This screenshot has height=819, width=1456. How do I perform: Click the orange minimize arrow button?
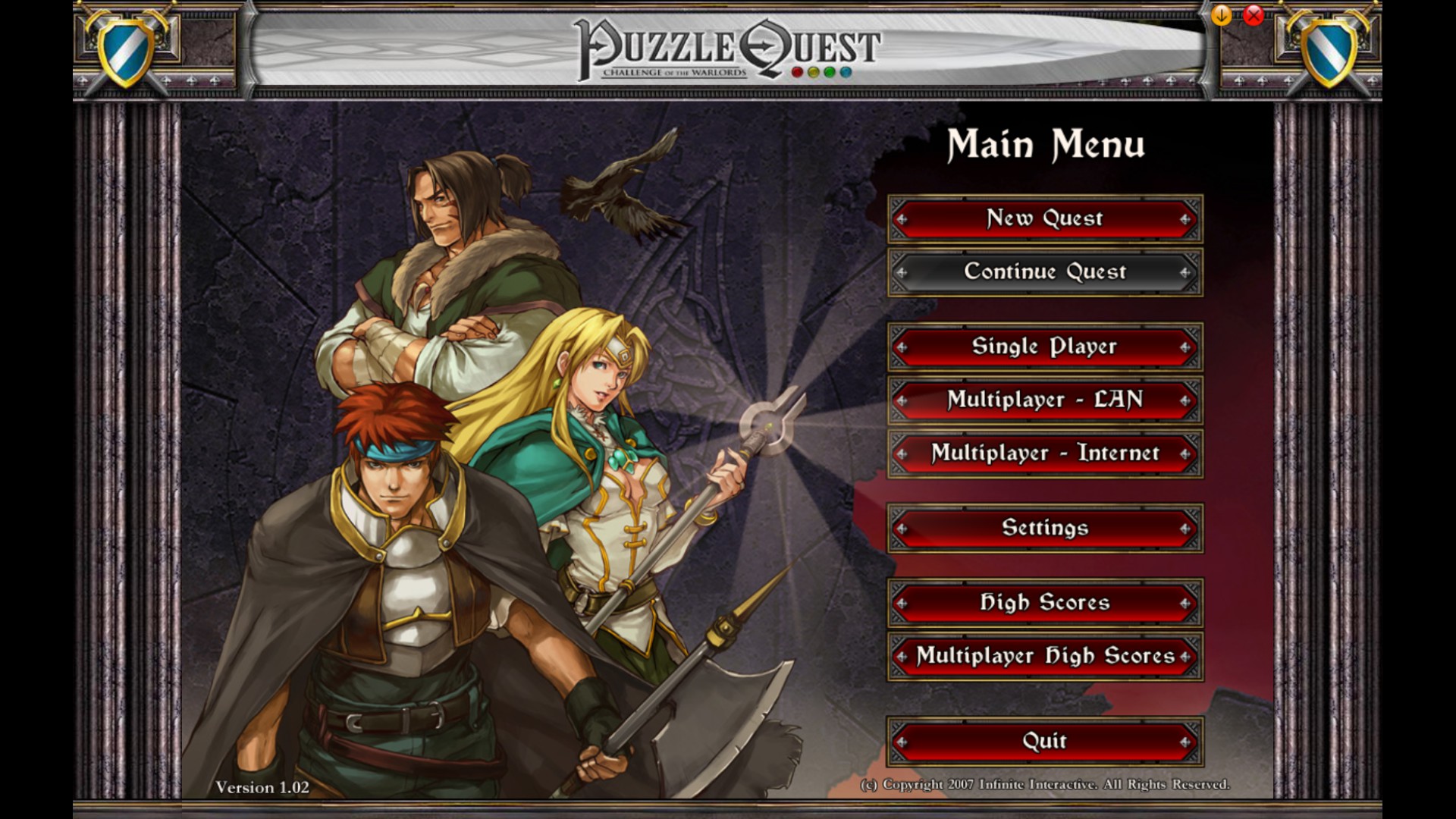click(x=1221, y=15)
